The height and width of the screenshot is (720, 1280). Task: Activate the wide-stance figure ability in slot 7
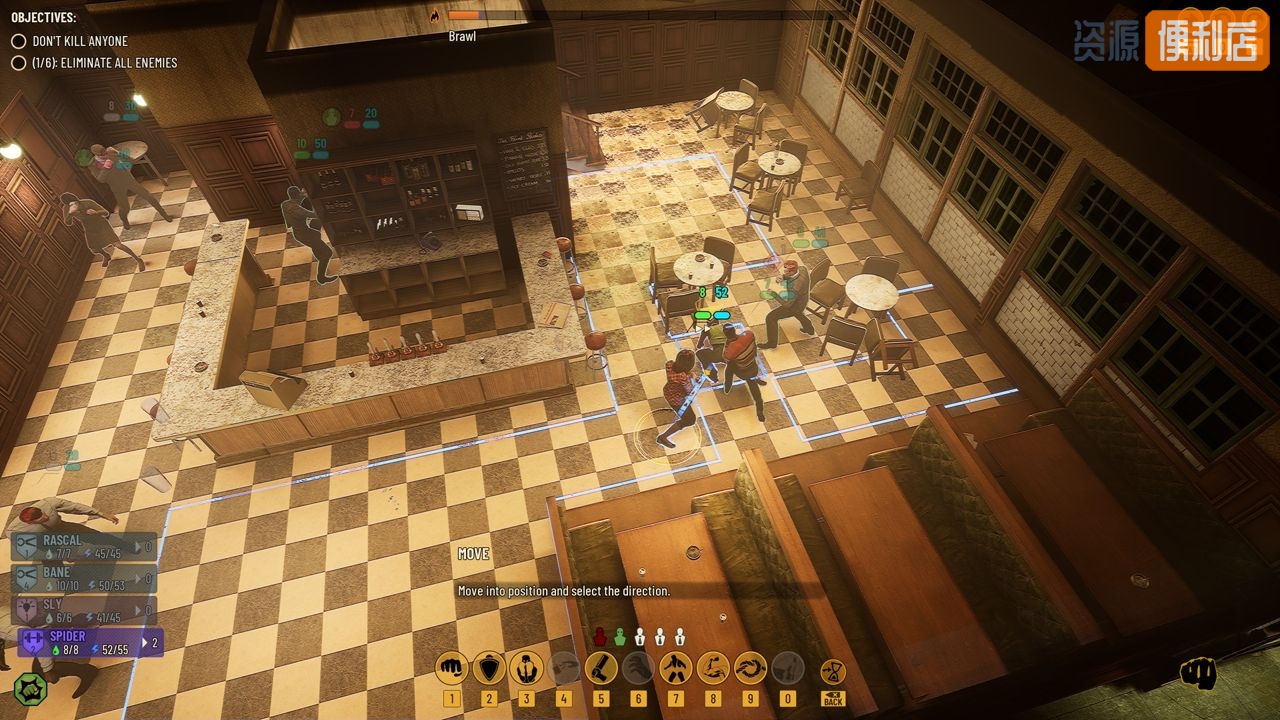676,667
